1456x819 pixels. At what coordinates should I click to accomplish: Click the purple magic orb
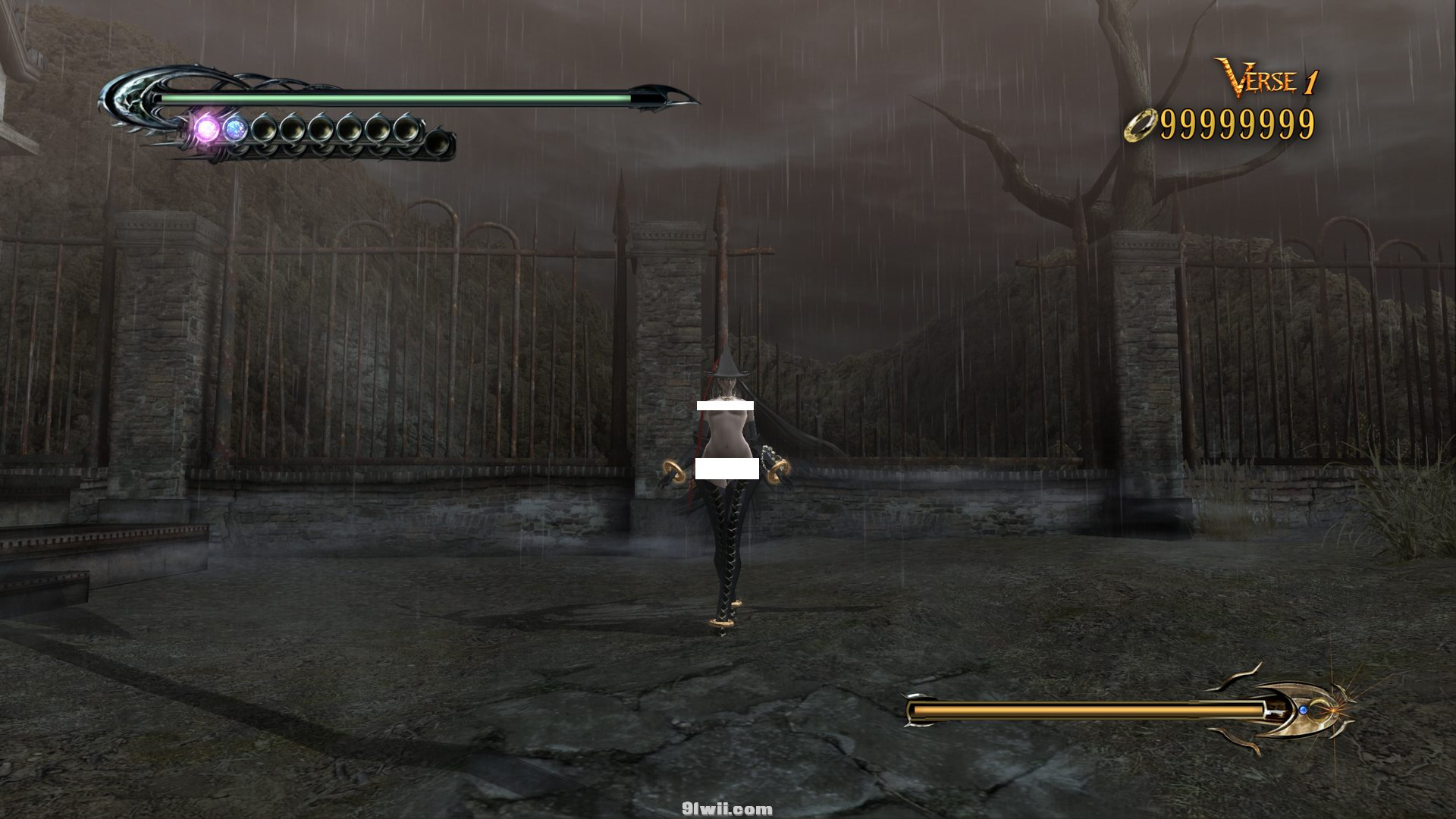coord(207,127)
